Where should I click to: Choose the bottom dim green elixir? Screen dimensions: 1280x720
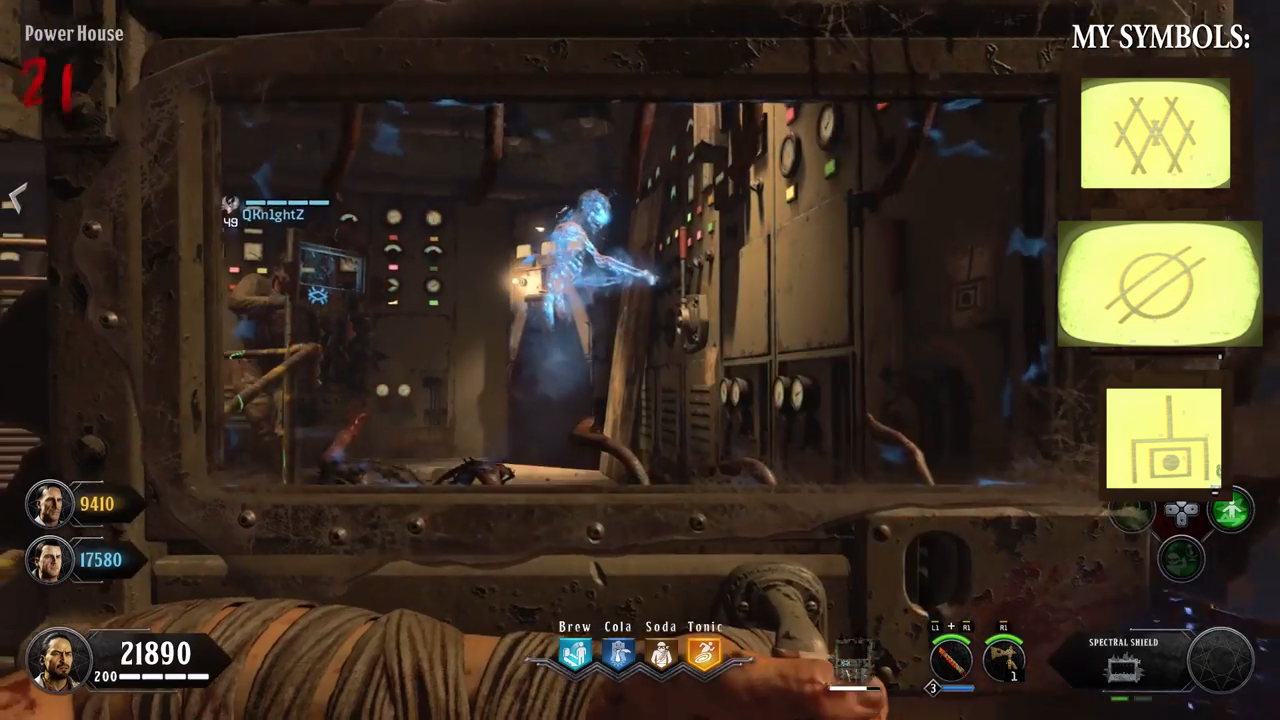[x=1182, y=556]
